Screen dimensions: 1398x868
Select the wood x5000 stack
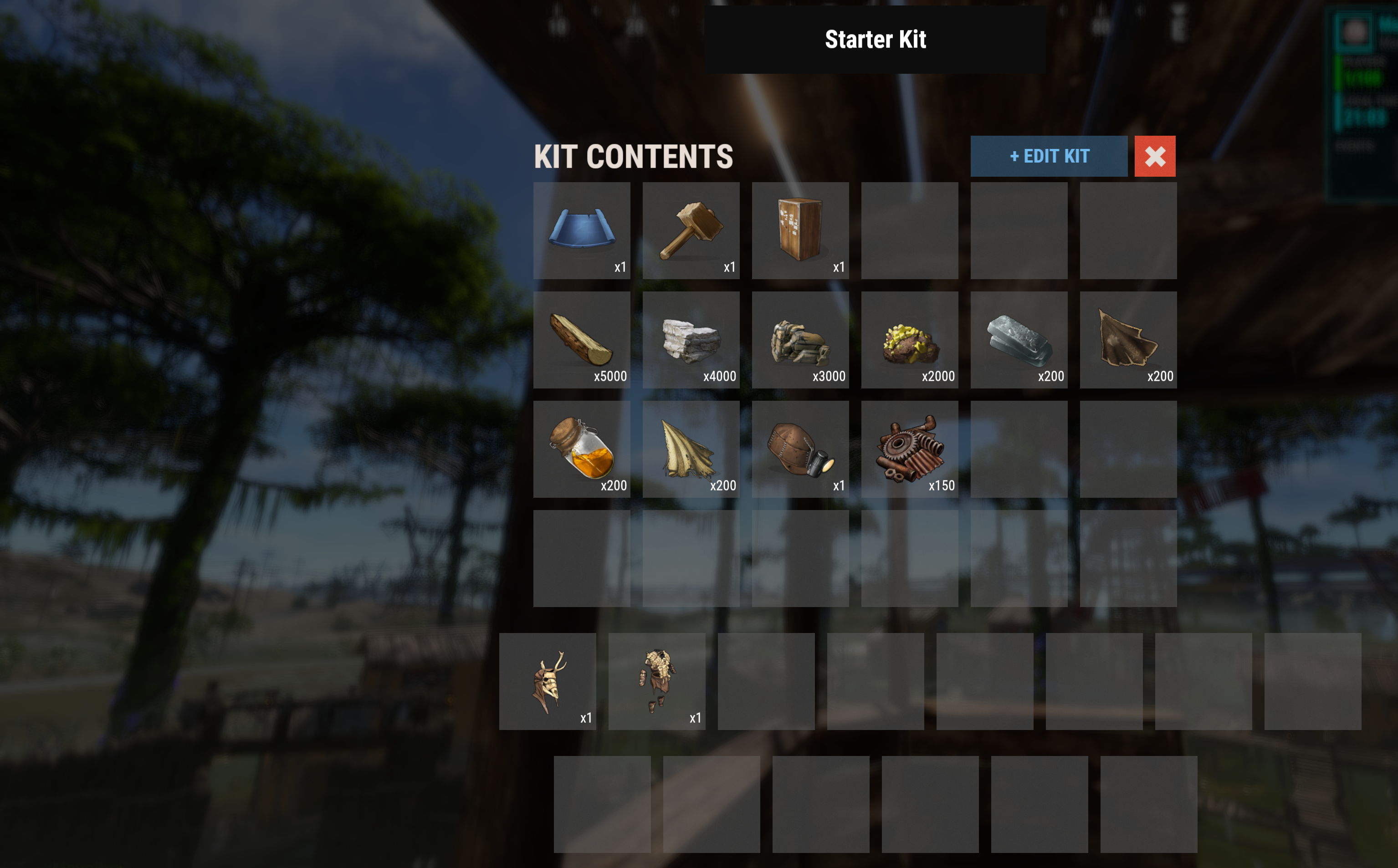(x=582, y=340)
